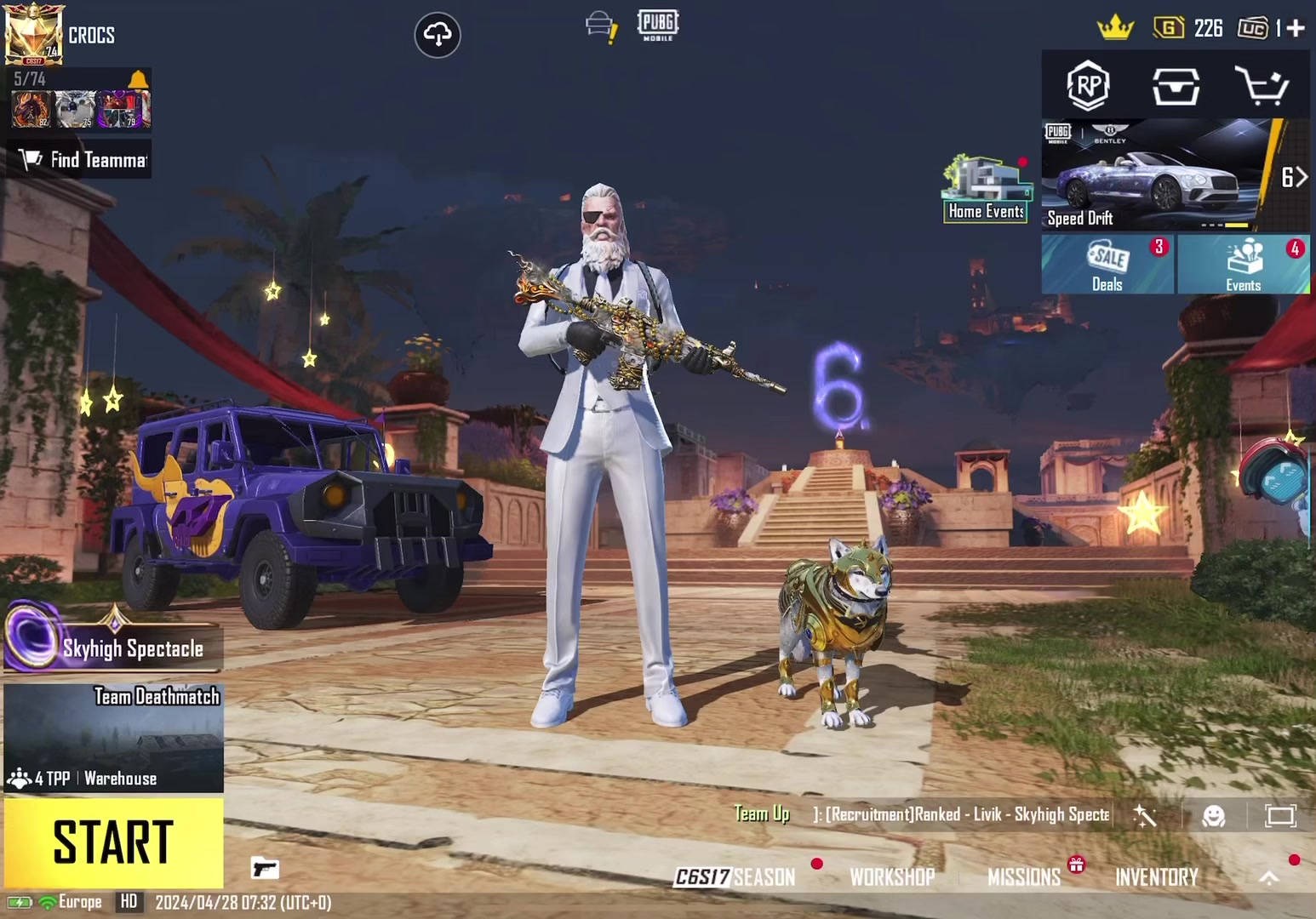Open Home Events
1316x919 pixels.
tap(986, 190)
